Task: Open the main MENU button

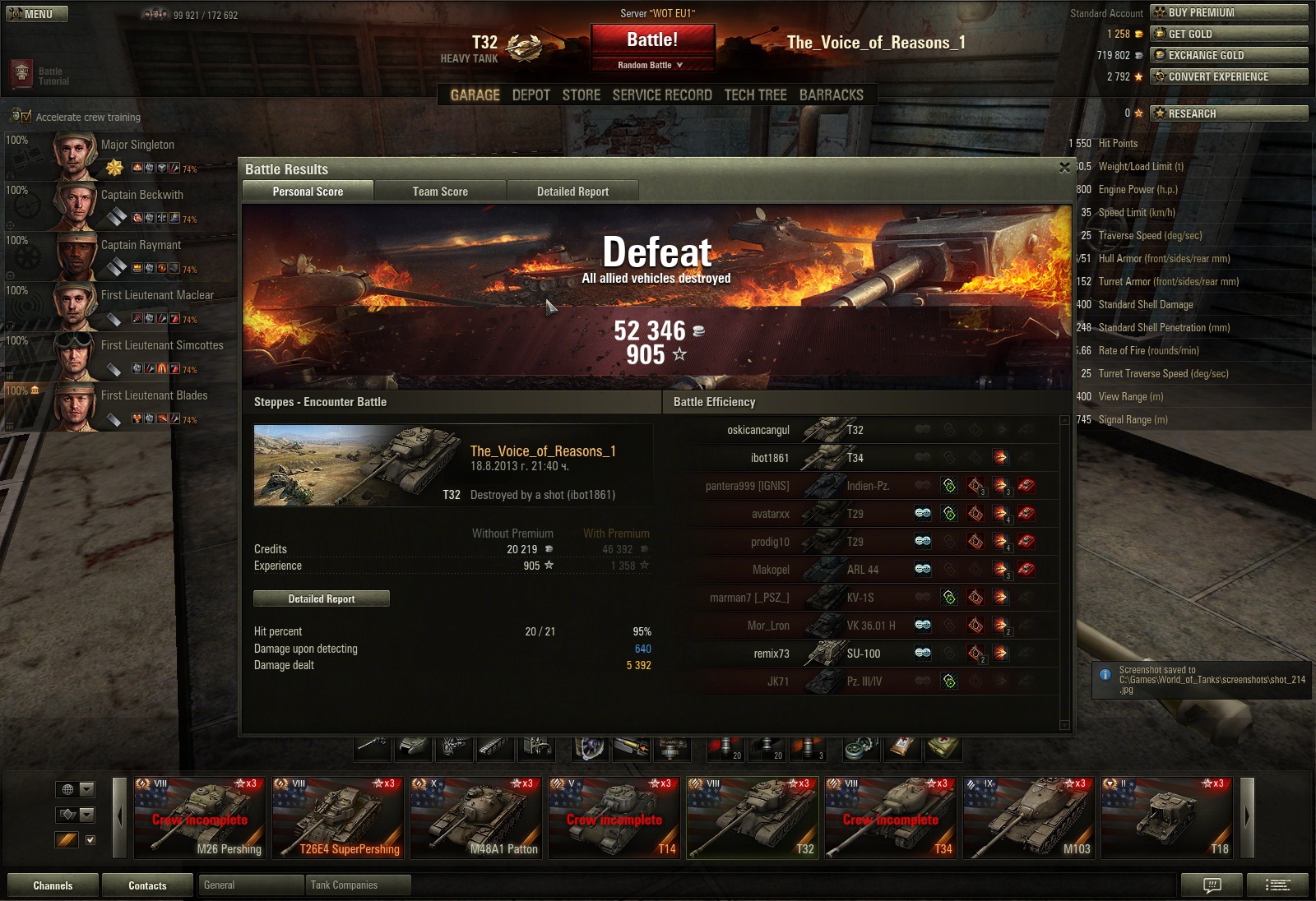Action: 37,14
